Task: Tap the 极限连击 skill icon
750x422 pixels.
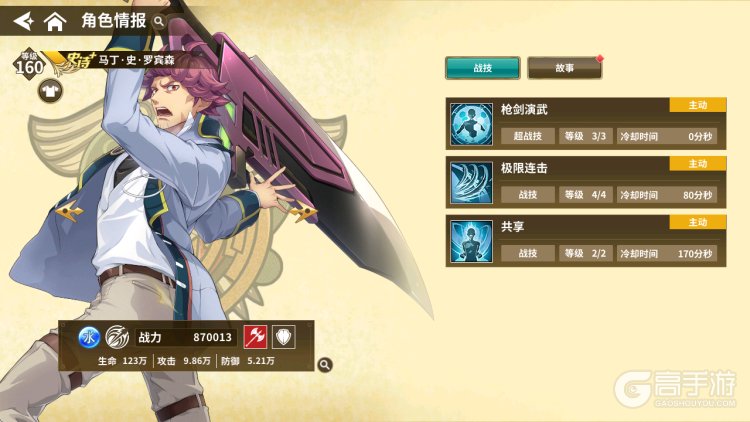Action: [x=468, y=183]
